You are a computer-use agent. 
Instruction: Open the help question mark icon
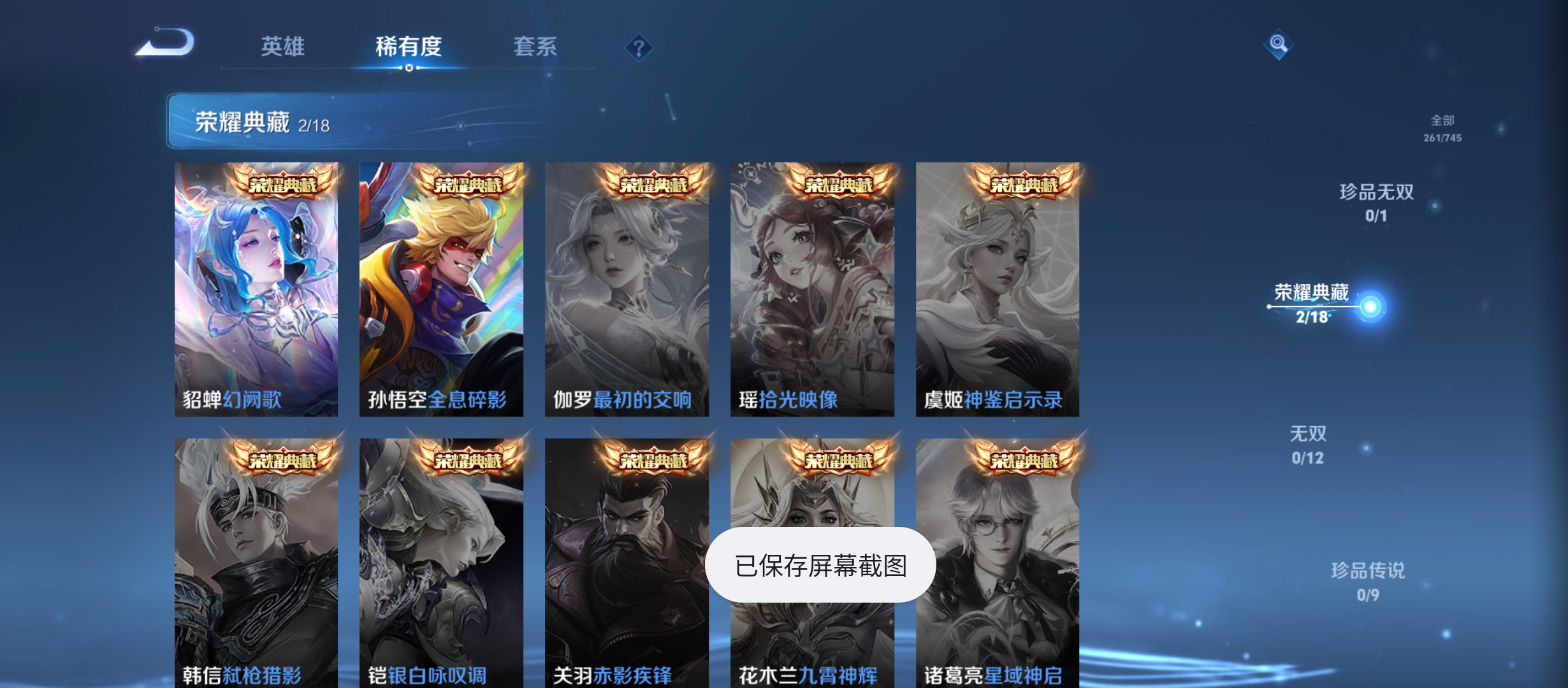coord(639,47)
